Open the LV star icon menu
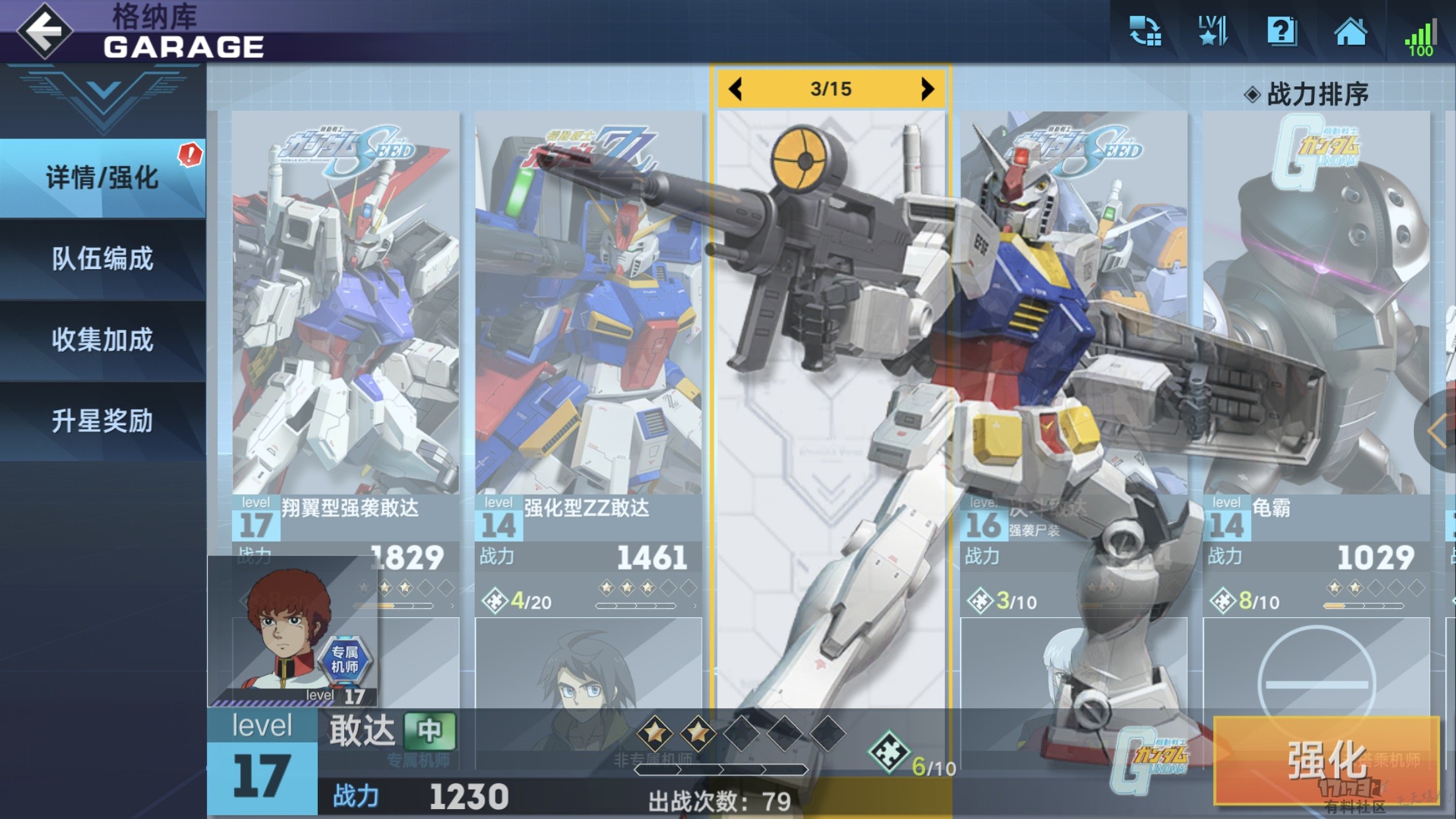This screenshot has height=819, width=1456. click(x=1213, y=31)
